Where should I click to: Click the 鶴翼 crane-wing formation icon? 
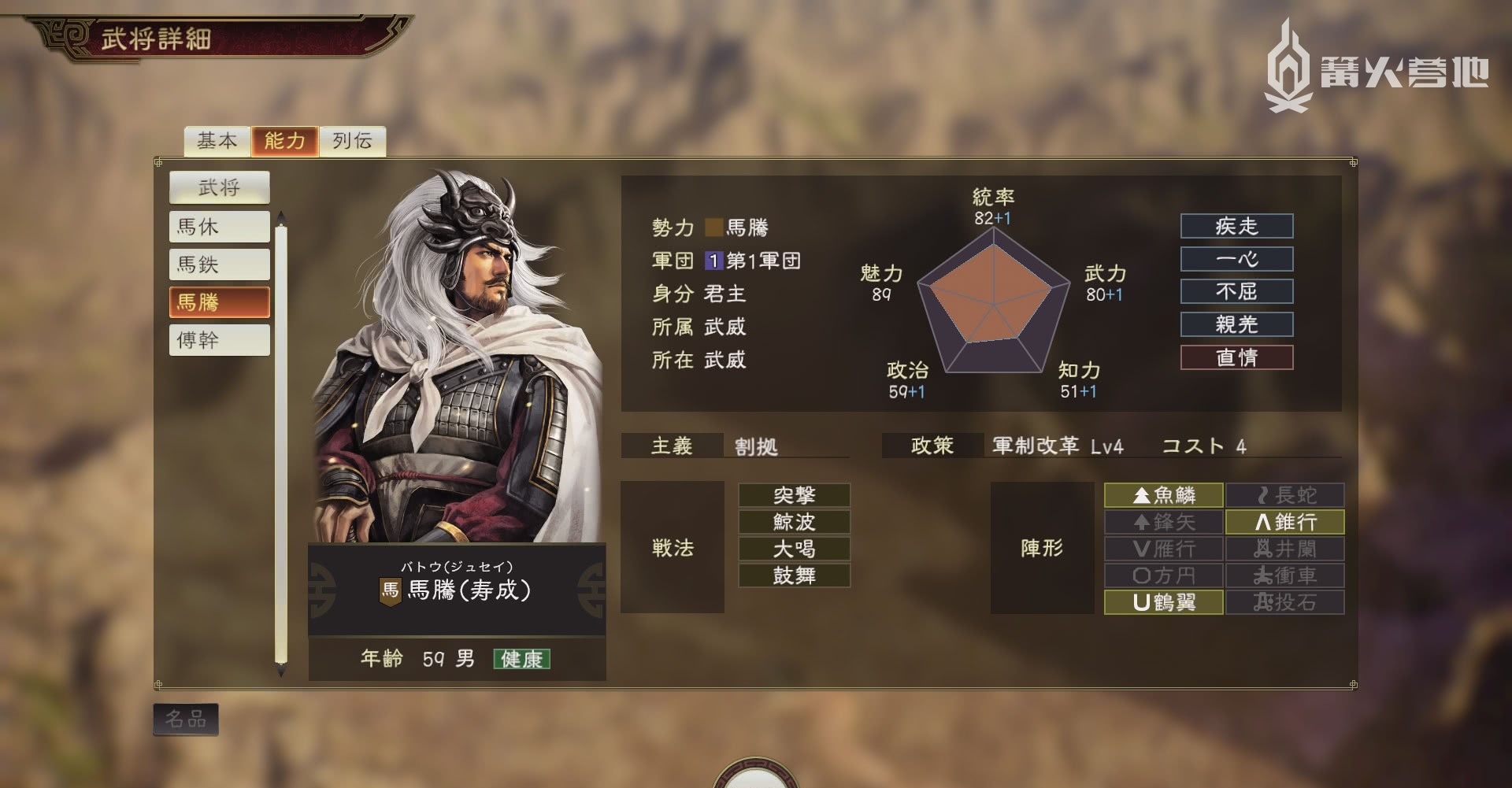(1164, 602)
